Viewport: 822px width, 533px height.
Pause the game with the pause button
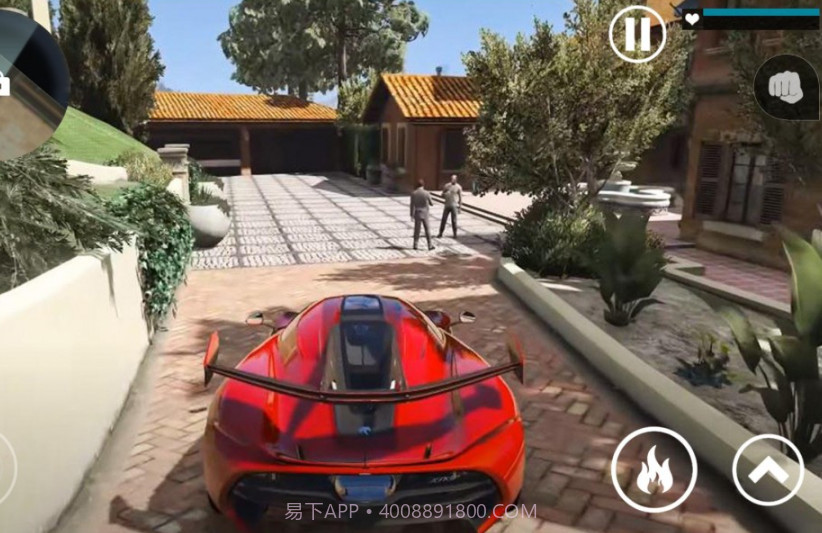pos(637,35)
